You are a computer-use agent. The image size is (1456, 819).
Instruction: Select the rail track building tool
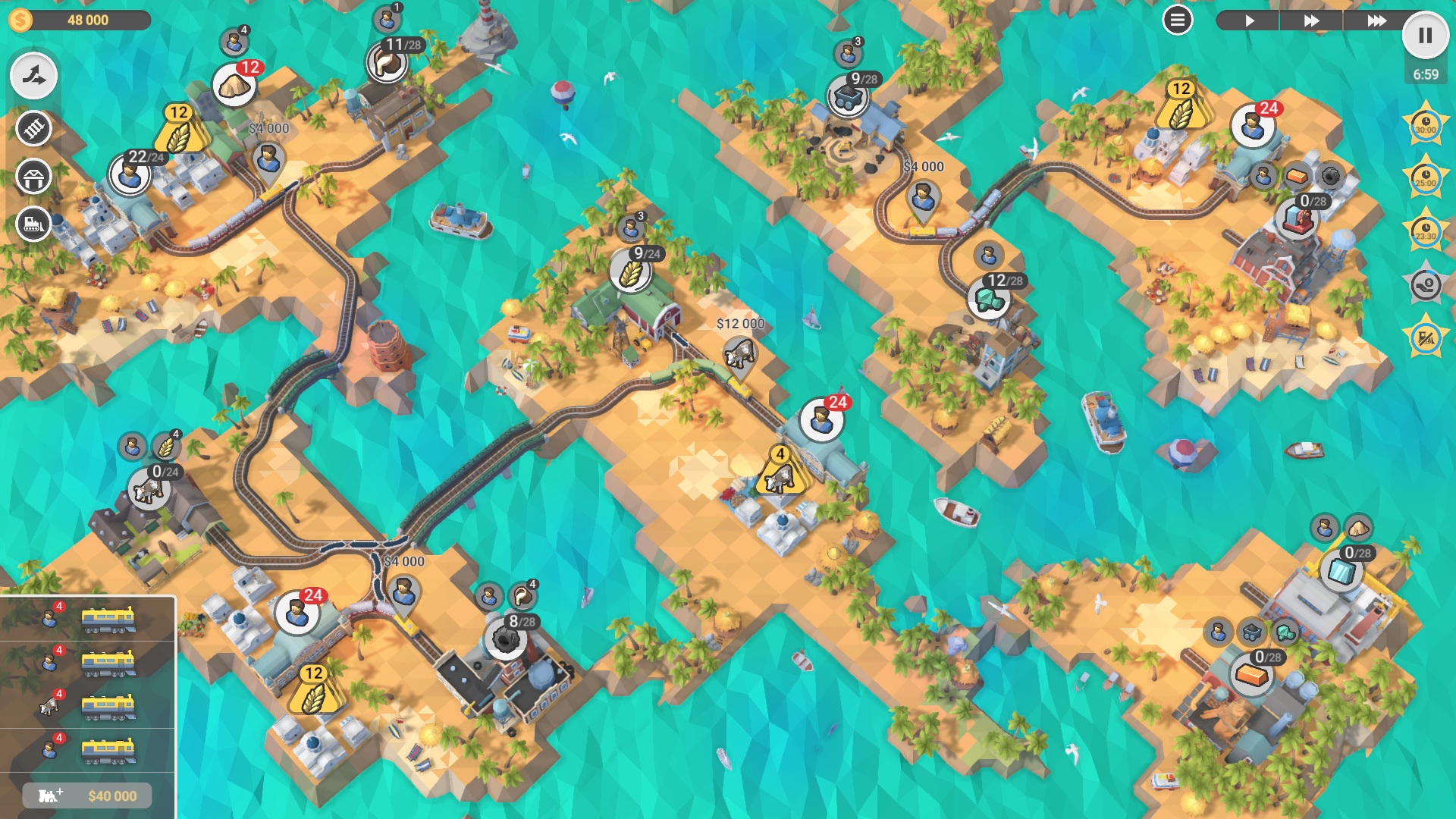coord(33,129)
